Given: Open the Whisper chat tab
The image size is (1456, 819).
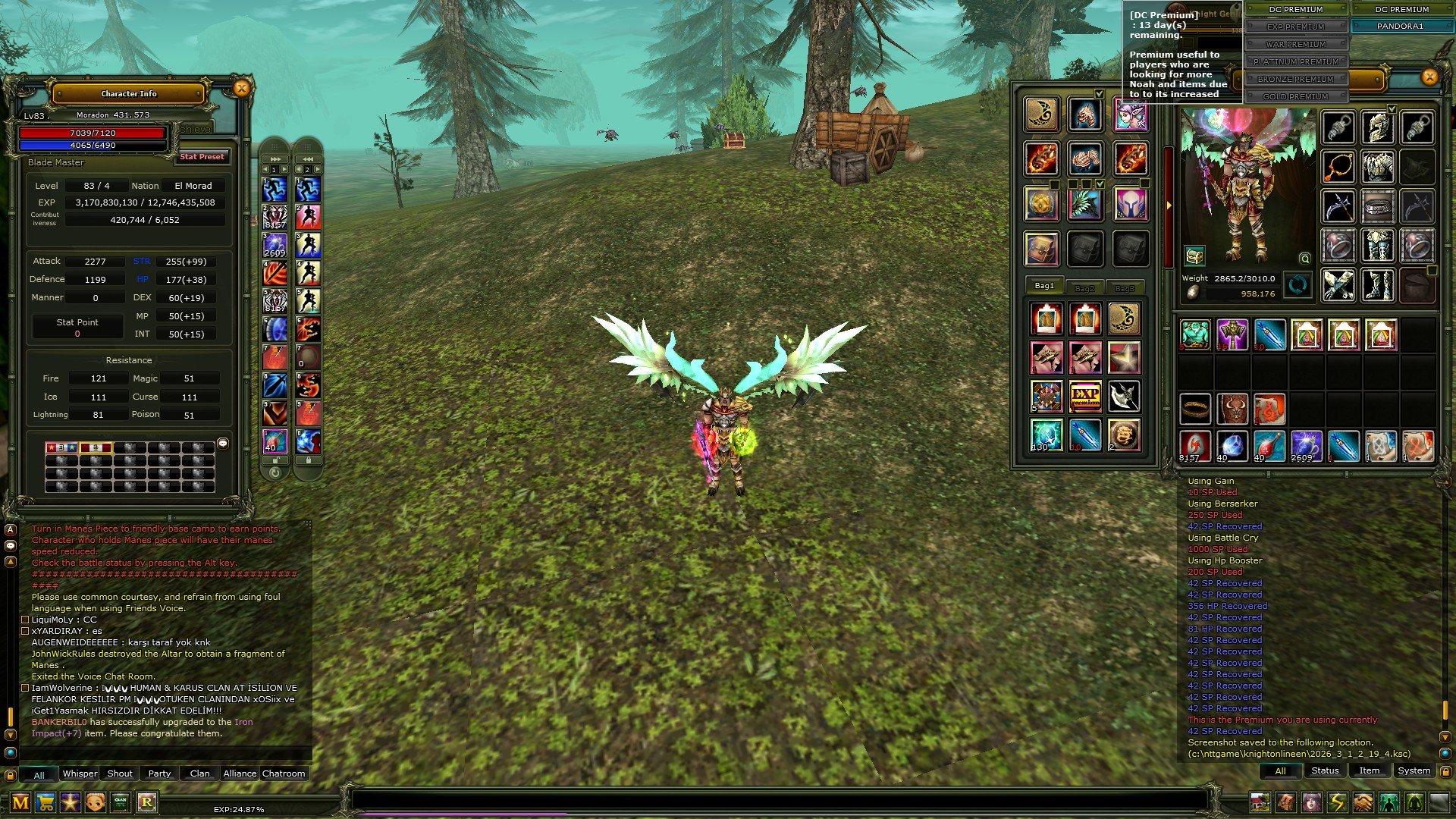Looking at the screenshot, I should point(80,773).
